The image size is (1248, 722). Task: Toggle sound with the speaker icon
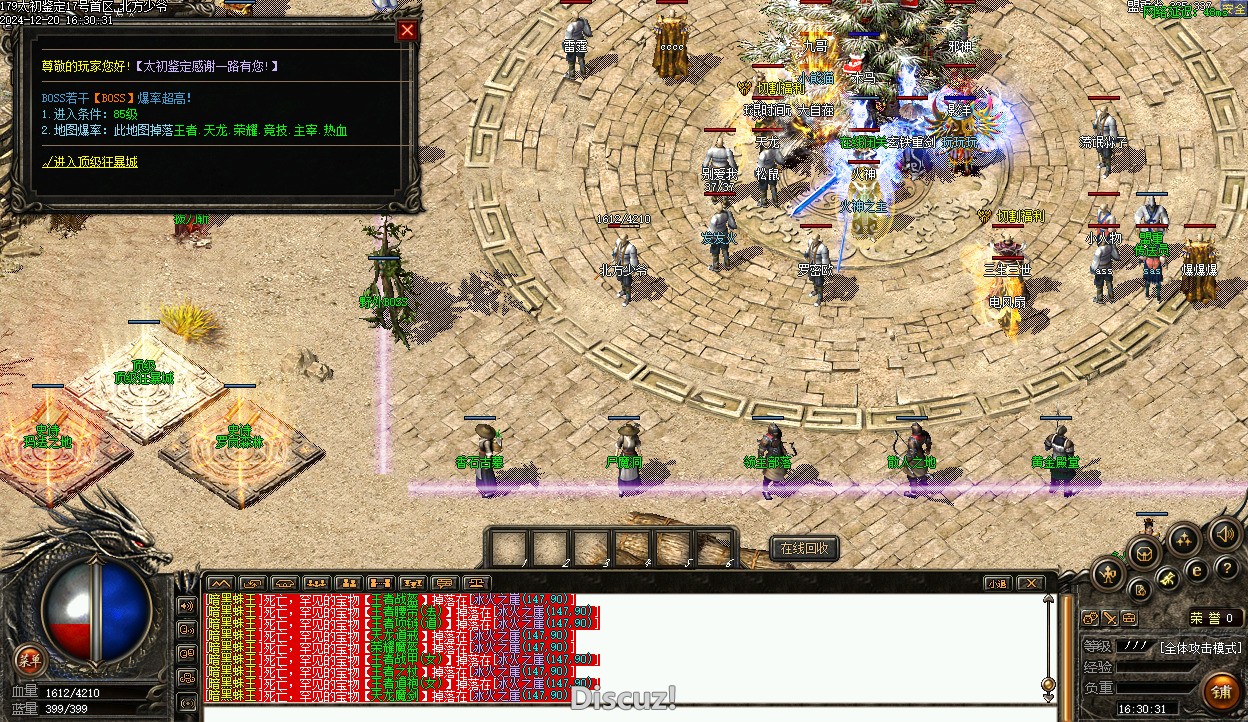(1224, 533)
